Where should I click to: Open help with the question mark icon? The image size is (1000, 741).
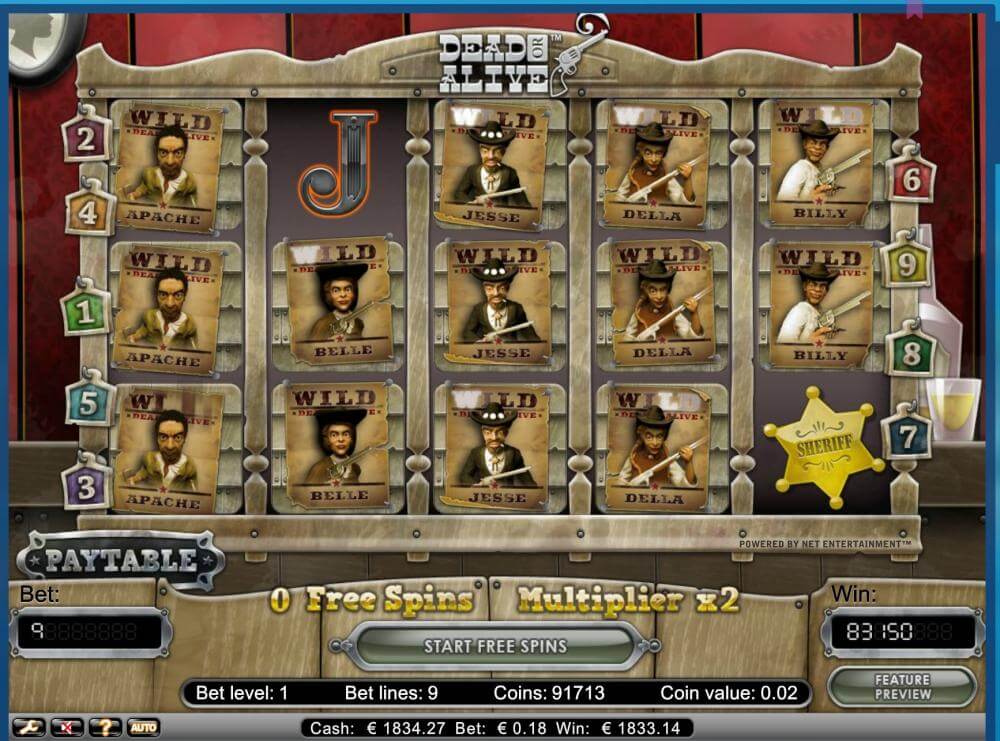pyautogui.click(x=104, y=727)
